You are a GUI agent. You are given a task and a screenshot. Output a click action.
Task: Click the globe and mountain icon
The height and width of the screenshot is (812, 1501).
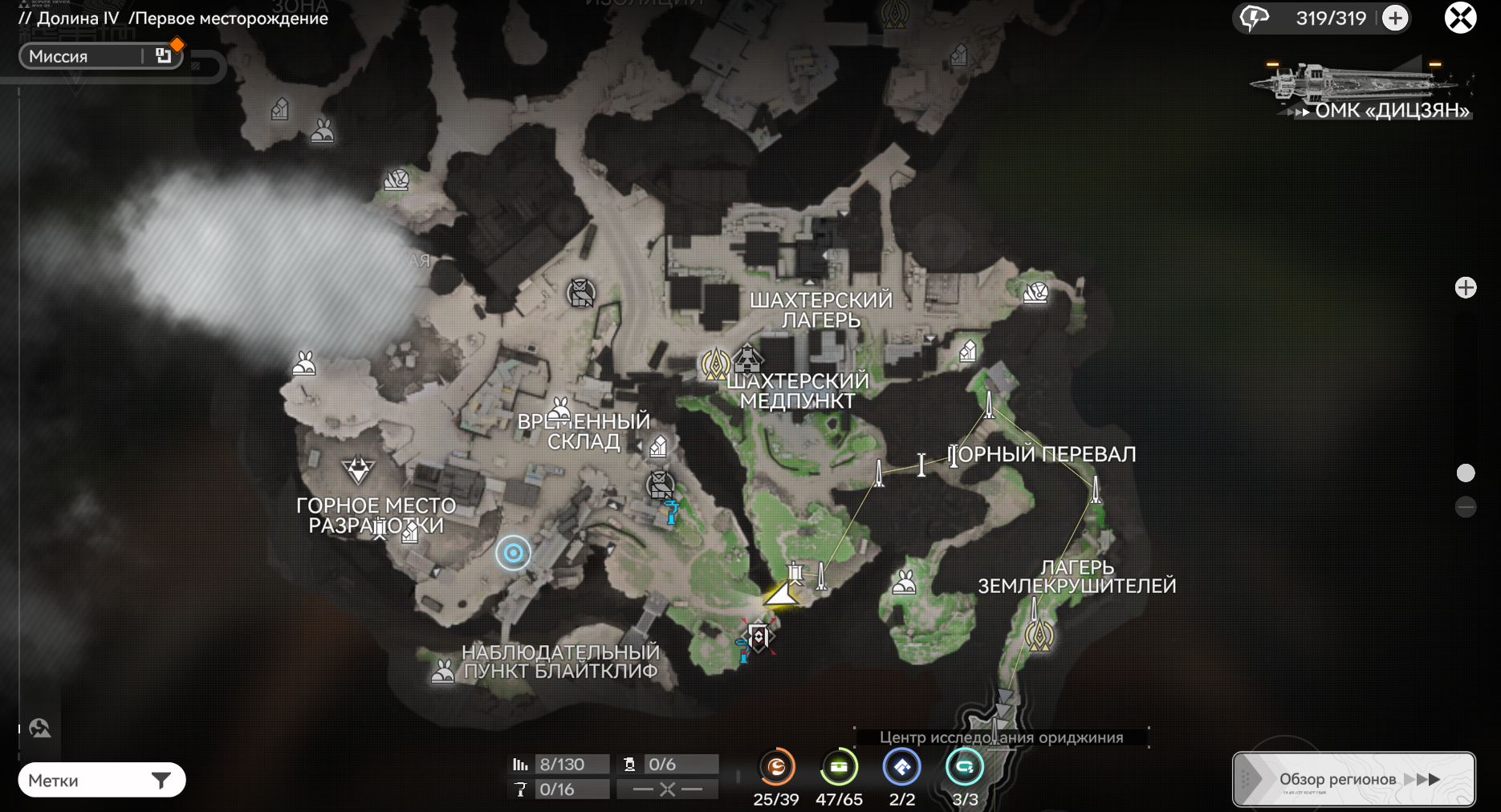[39, 728]
